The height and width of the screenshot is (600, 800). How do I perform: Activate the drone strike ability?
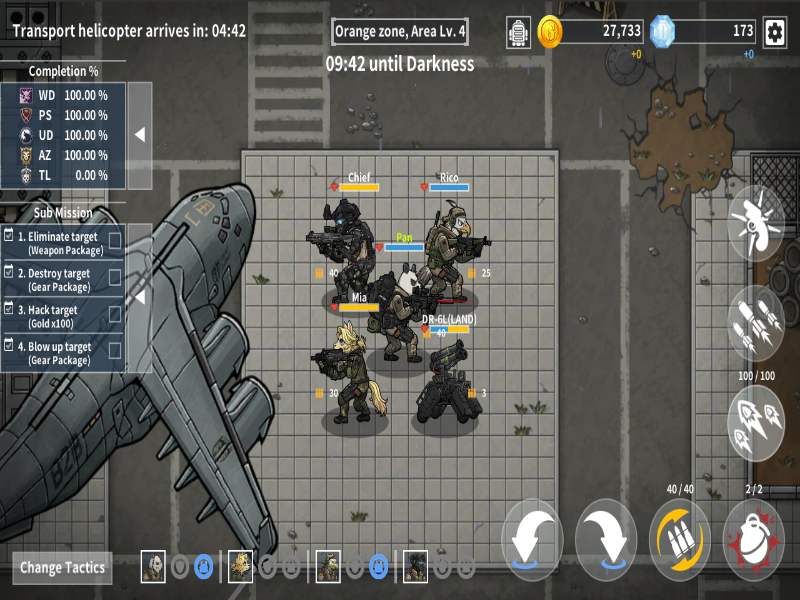(x=757, y=219)
